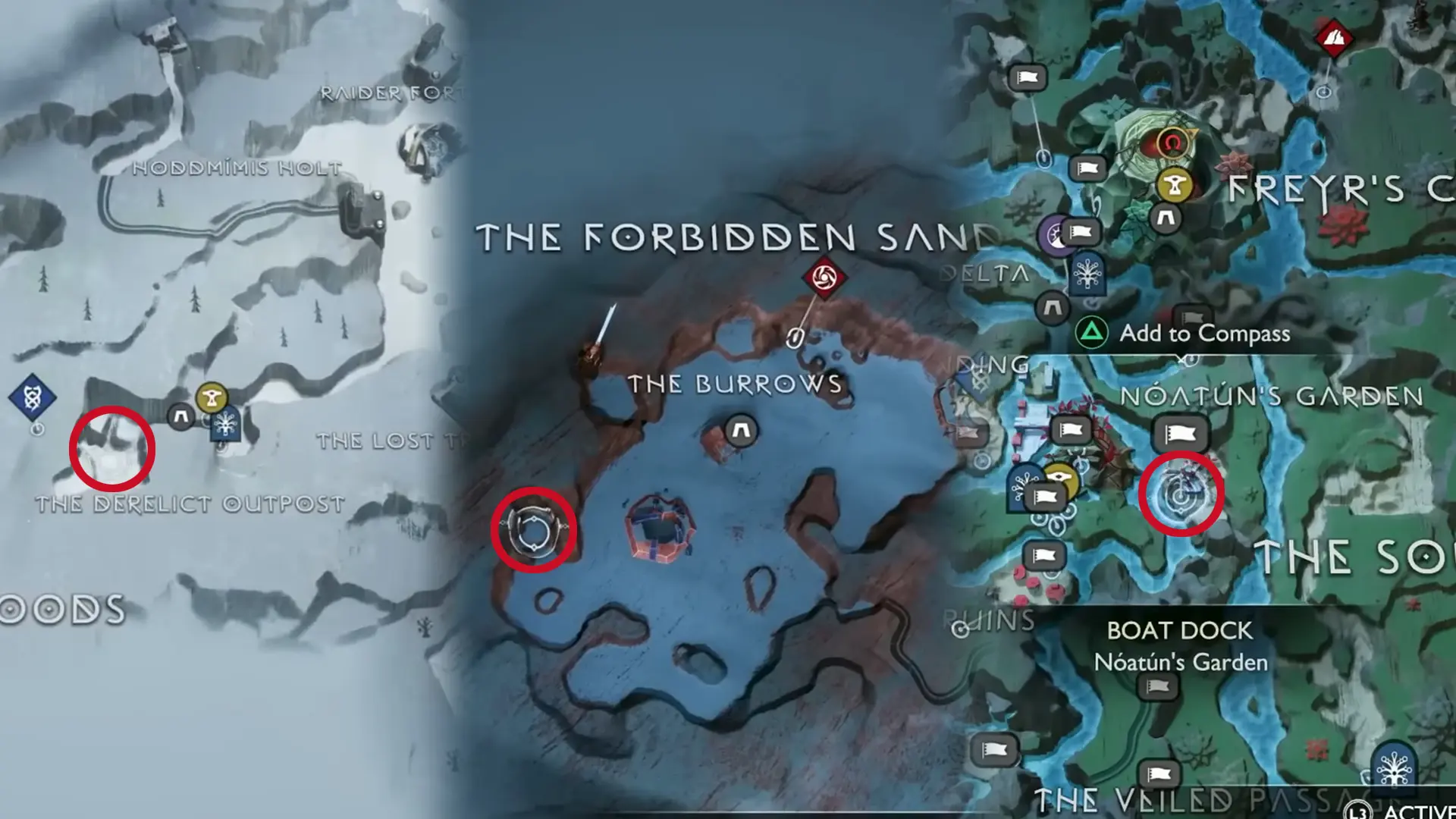
Task: Click the purple artifact icon near the Delta label
Action: [1055, 236]
